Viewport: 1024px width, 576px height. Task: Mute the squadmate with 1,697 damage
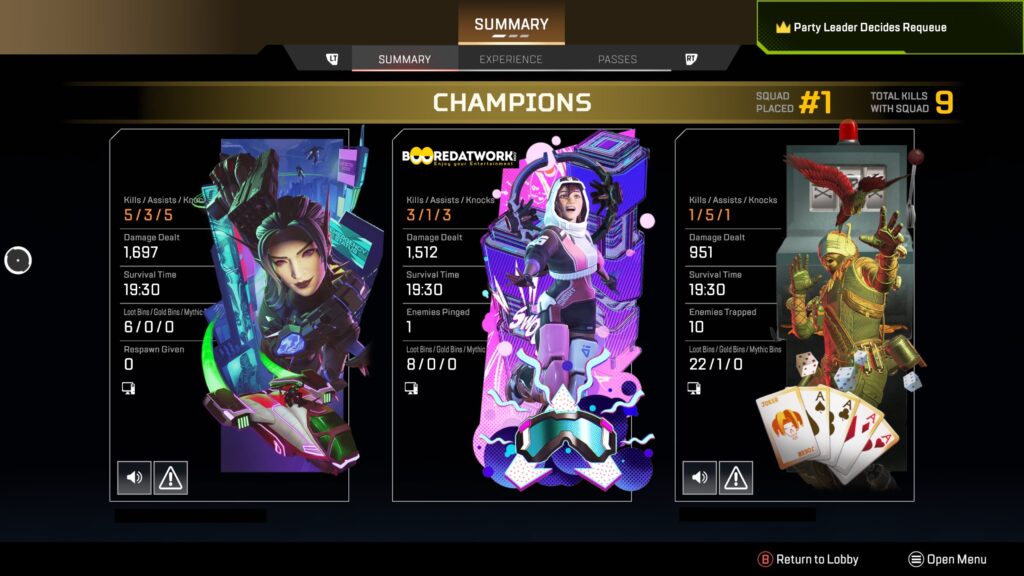(134, 478)
